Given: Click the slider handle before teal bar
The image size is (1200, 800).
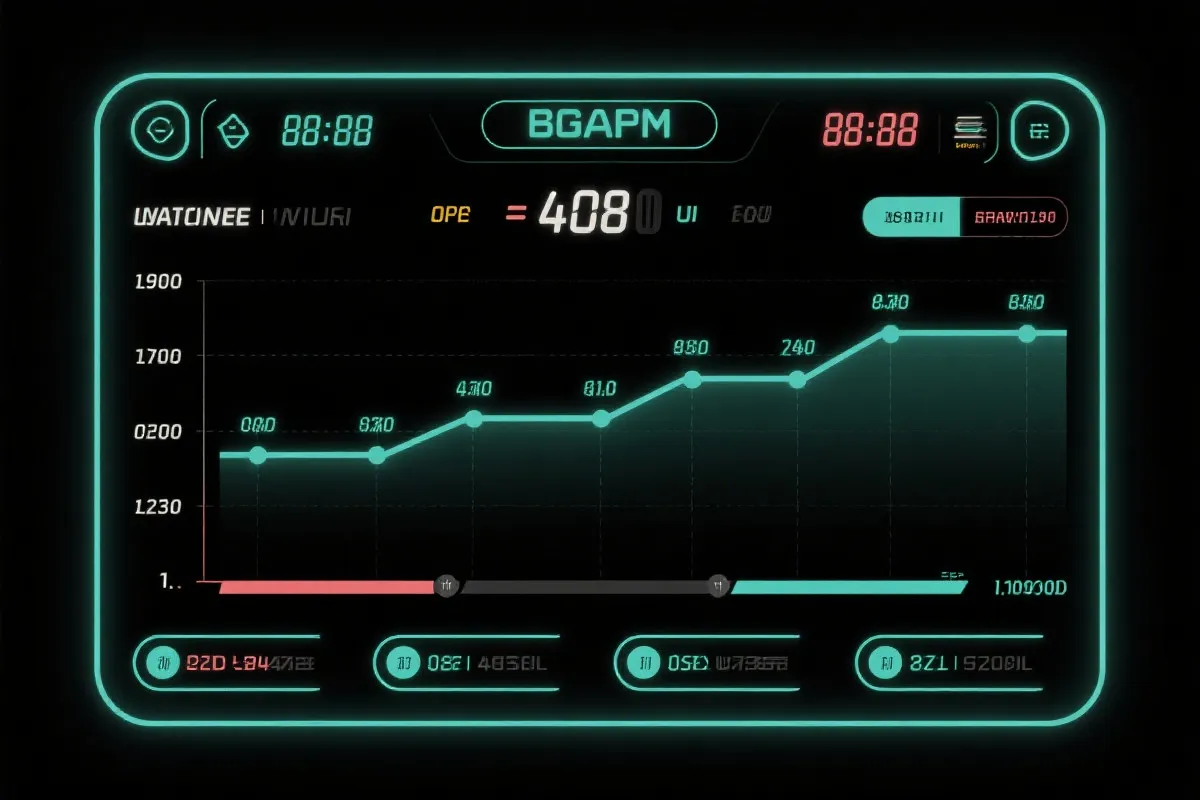Looking at the screenshot, I should [717, 587].
